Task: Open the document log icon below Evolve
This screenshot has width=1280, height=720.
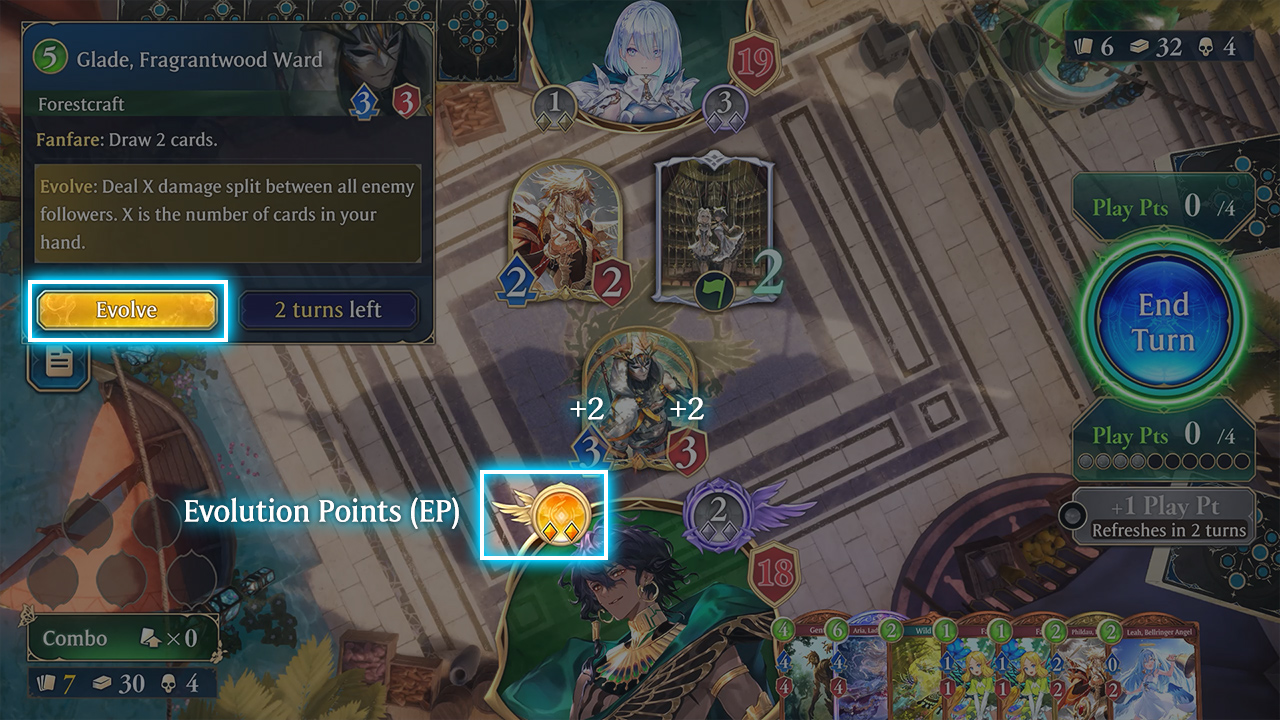Action: coord(59,362)
